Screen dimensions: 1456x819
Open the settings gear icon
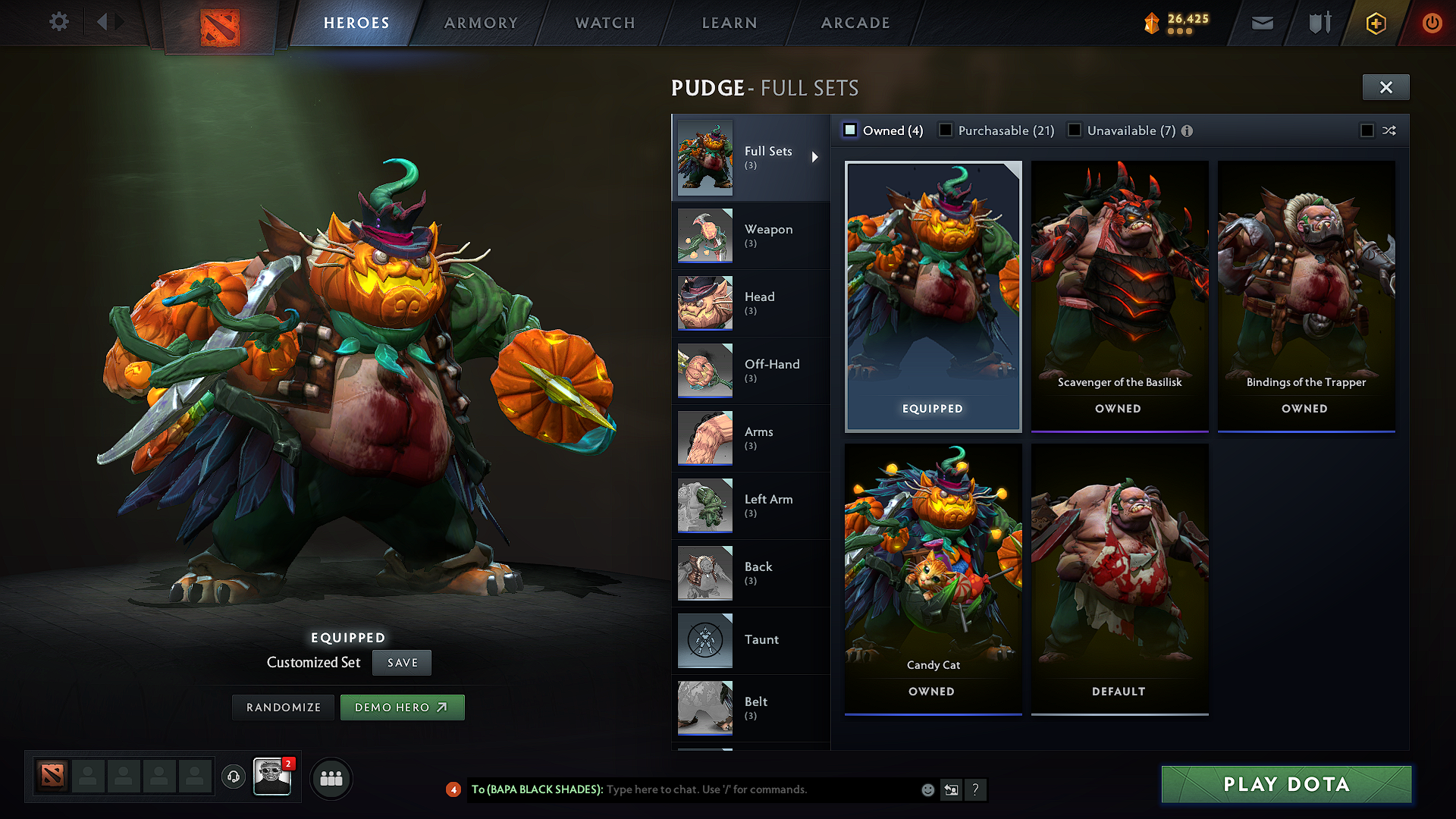59,22
